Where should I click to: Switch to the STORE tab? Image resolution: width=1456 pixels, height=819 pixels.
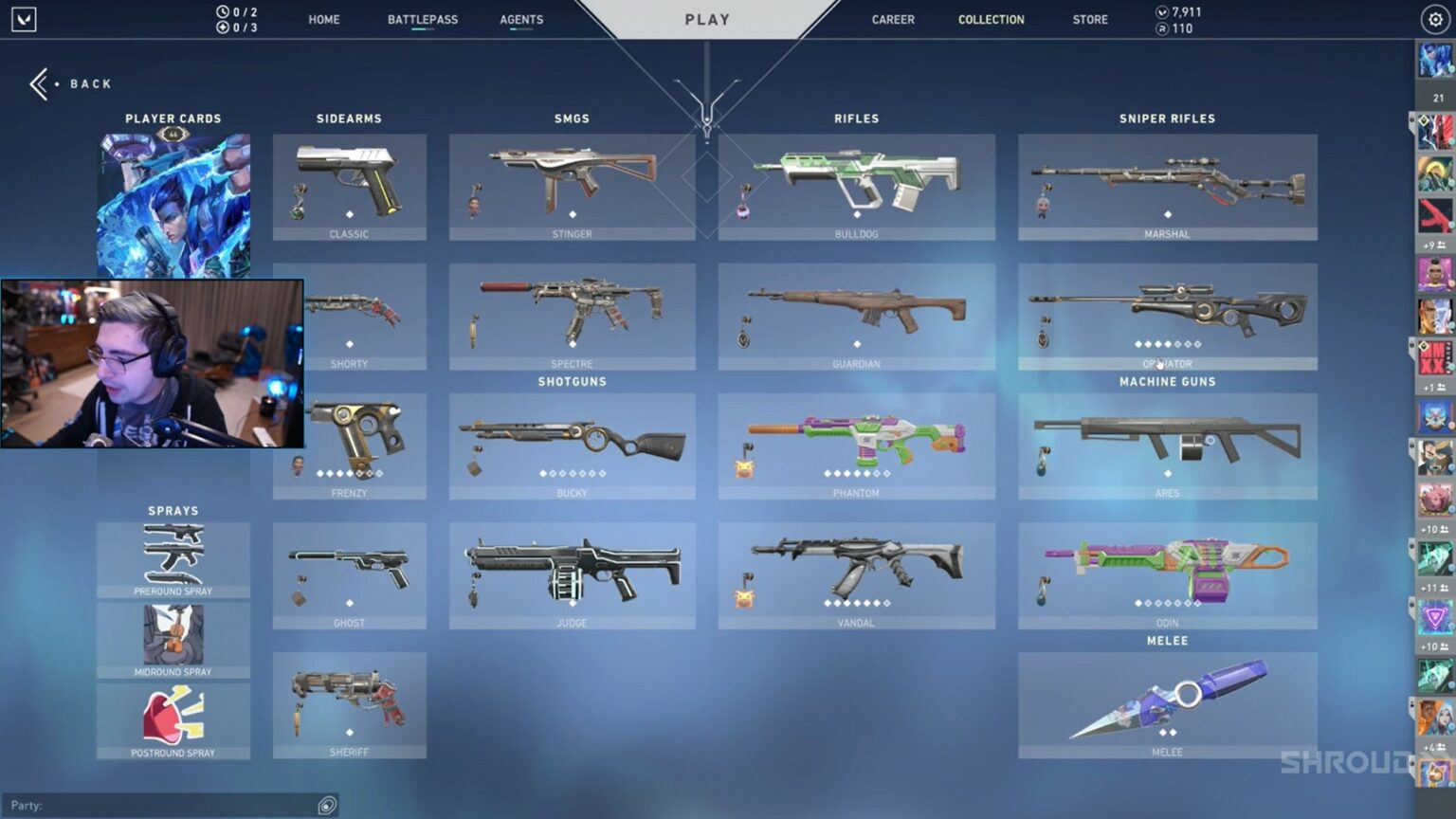(1089, 19)
